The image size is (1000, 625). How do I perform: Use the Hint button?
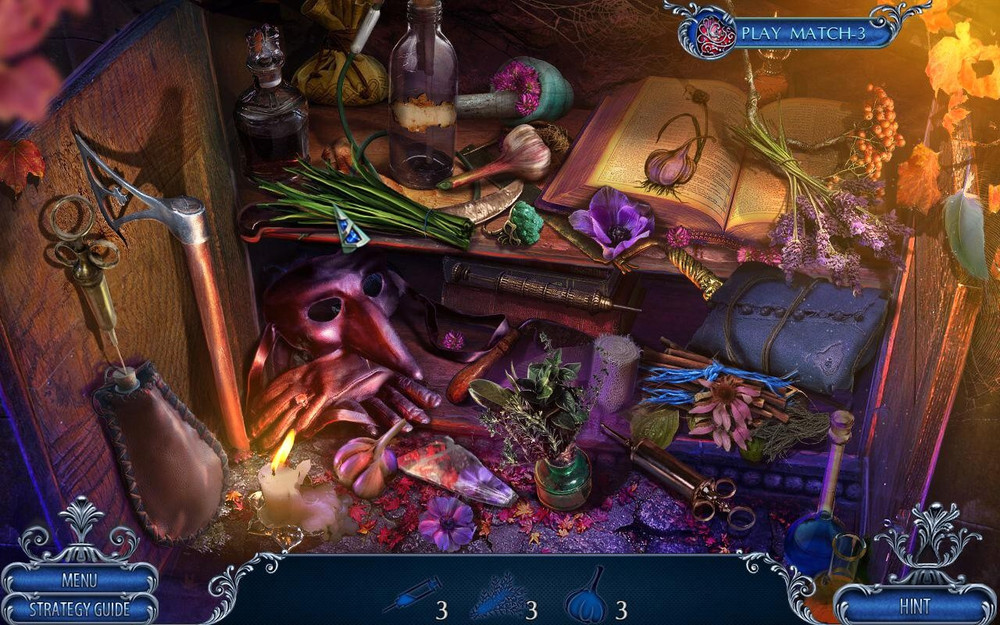pyautogui.click(x=914, y=605)
